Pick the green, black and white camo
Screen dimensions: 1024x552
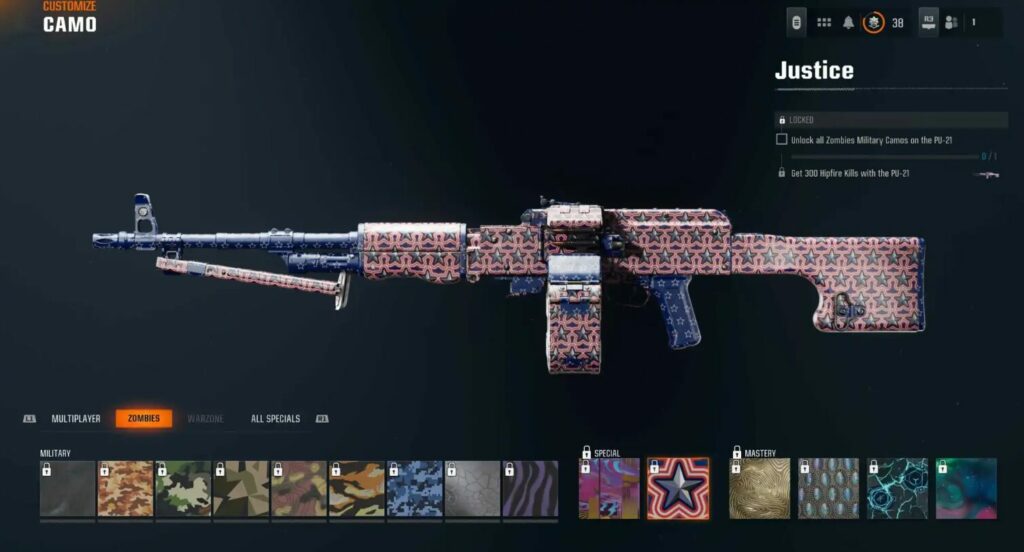click(x=183, y=489)
